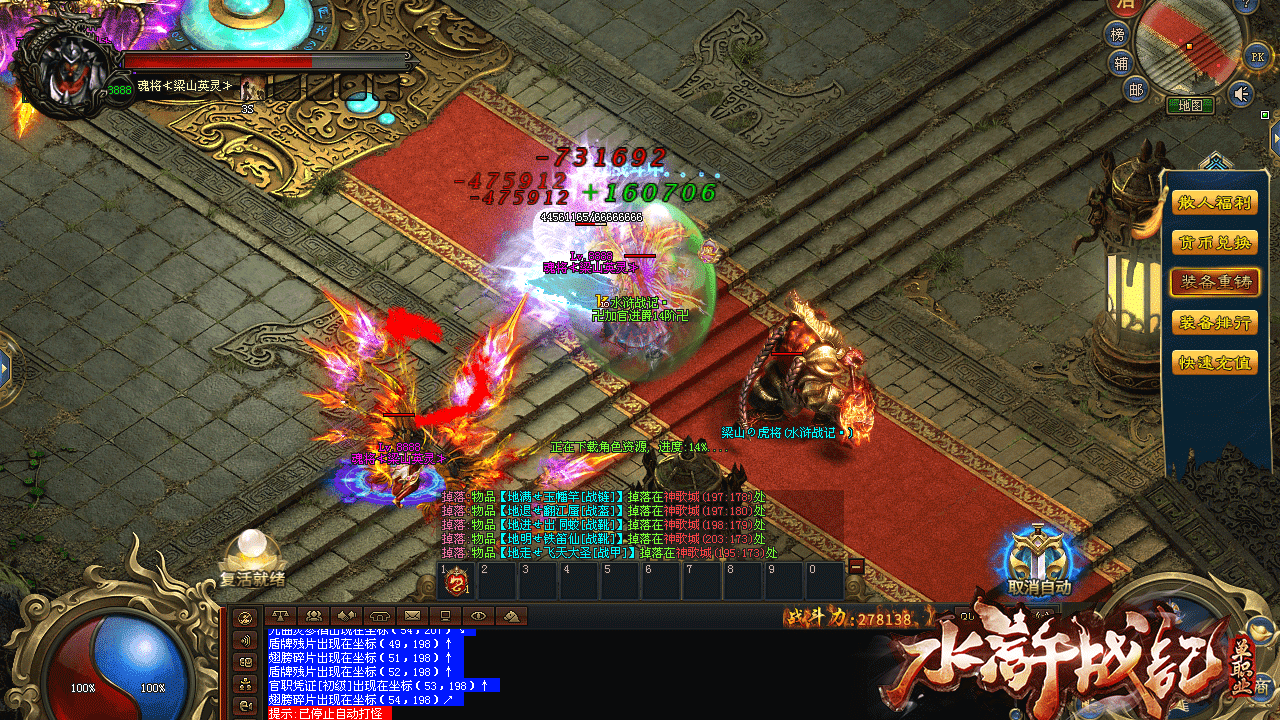Open the 快速充值 quick recharge

(x=1214, y=362)
